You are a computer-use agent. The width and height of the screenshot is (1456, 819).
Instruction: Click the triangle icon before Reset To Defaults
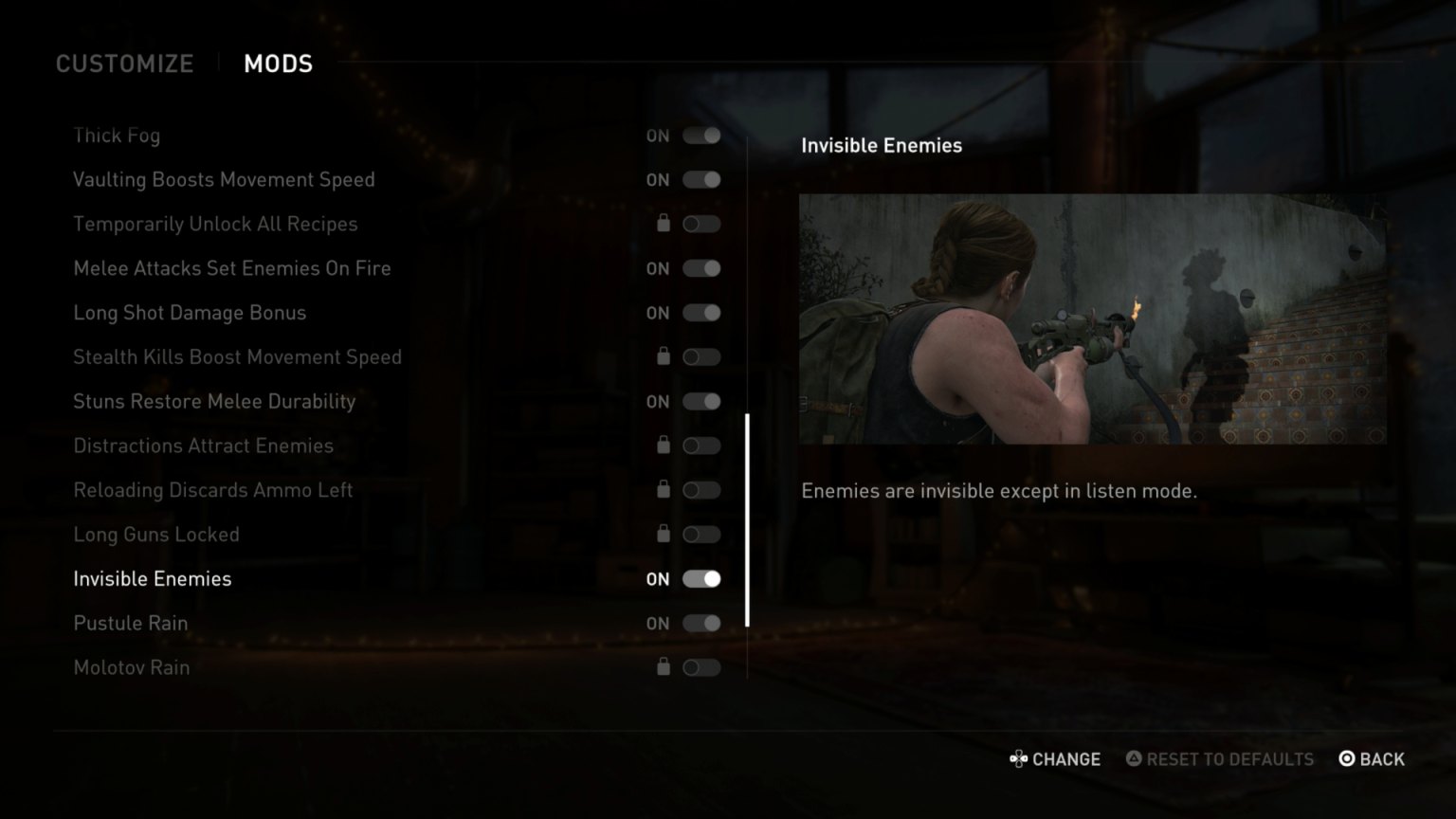pos(1134,758)
